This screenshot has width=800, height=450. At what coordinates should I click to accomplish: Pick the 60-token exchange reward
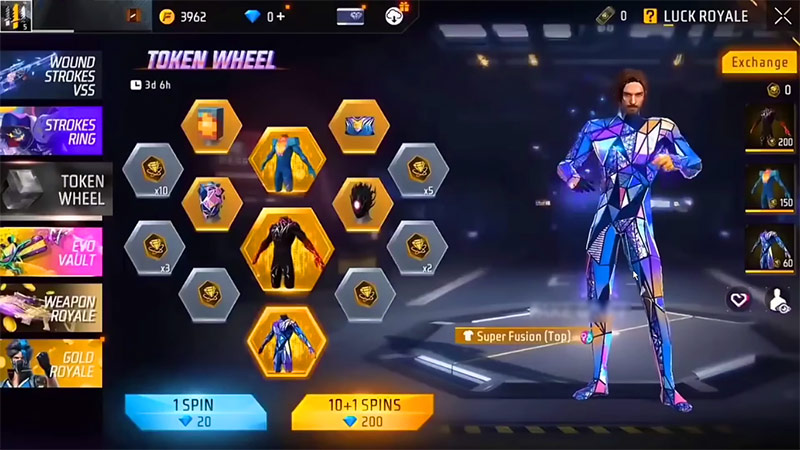point(770,249)
